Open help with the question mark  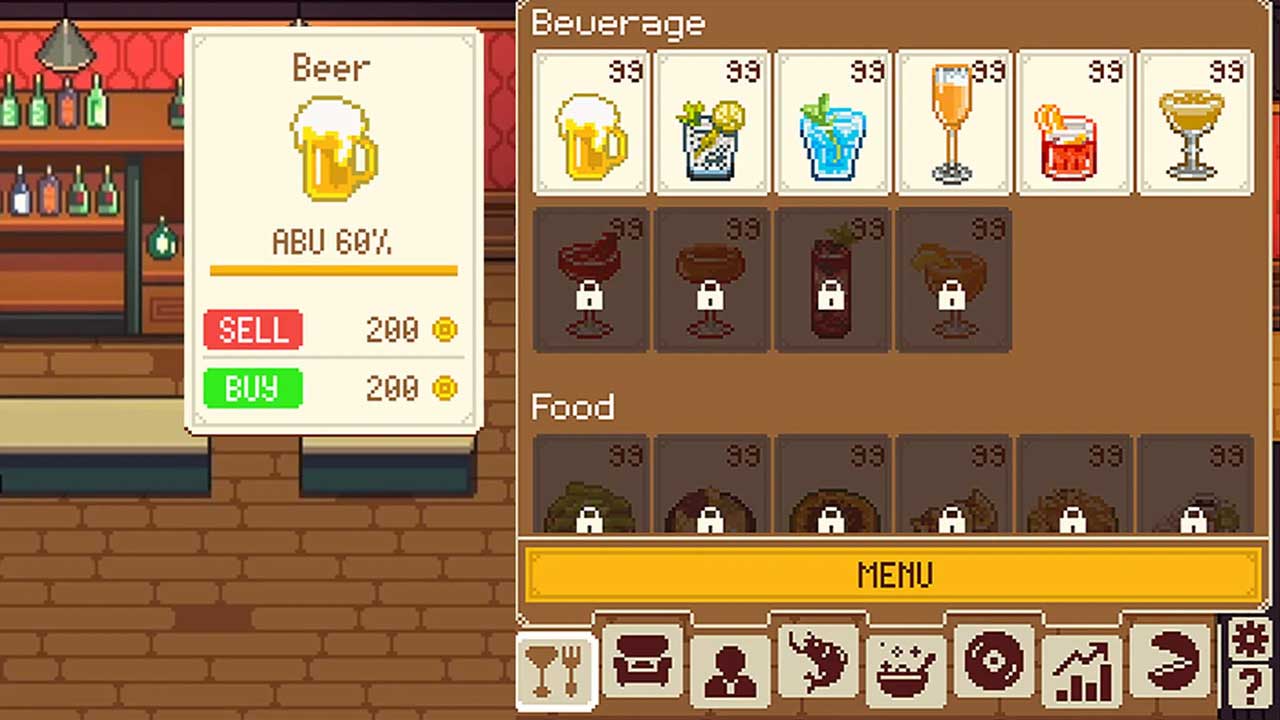click(x=1250, y=688)
